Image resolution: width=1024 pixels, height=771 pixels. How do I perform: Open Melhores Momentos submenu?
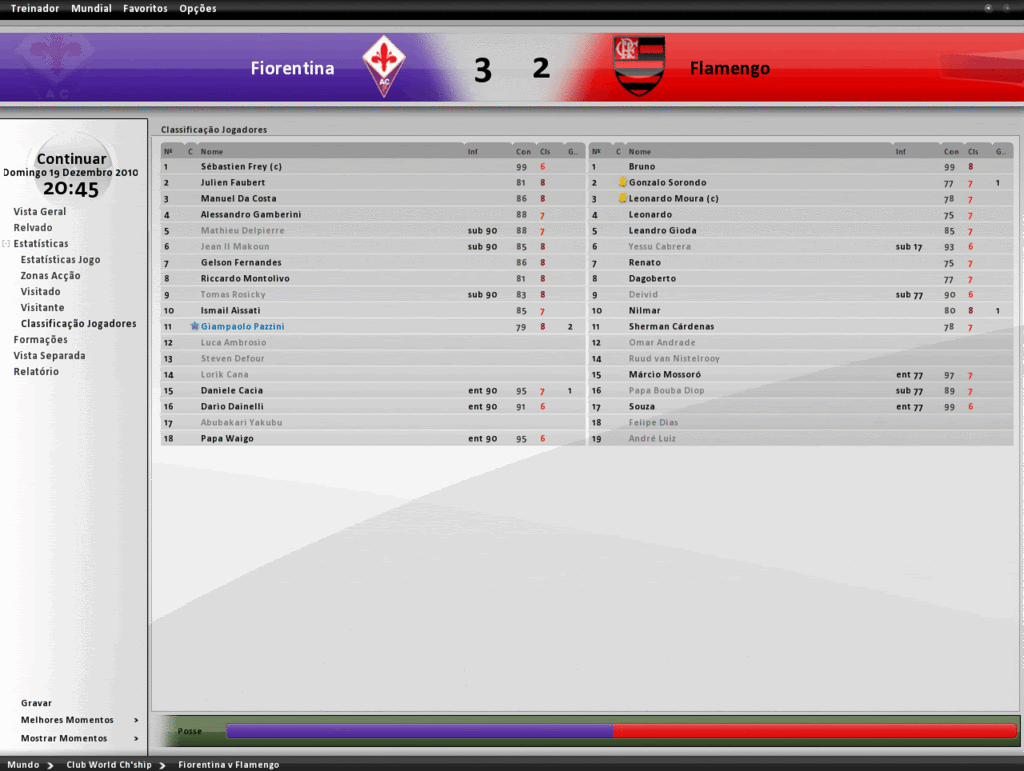click(x=68, y=720)
